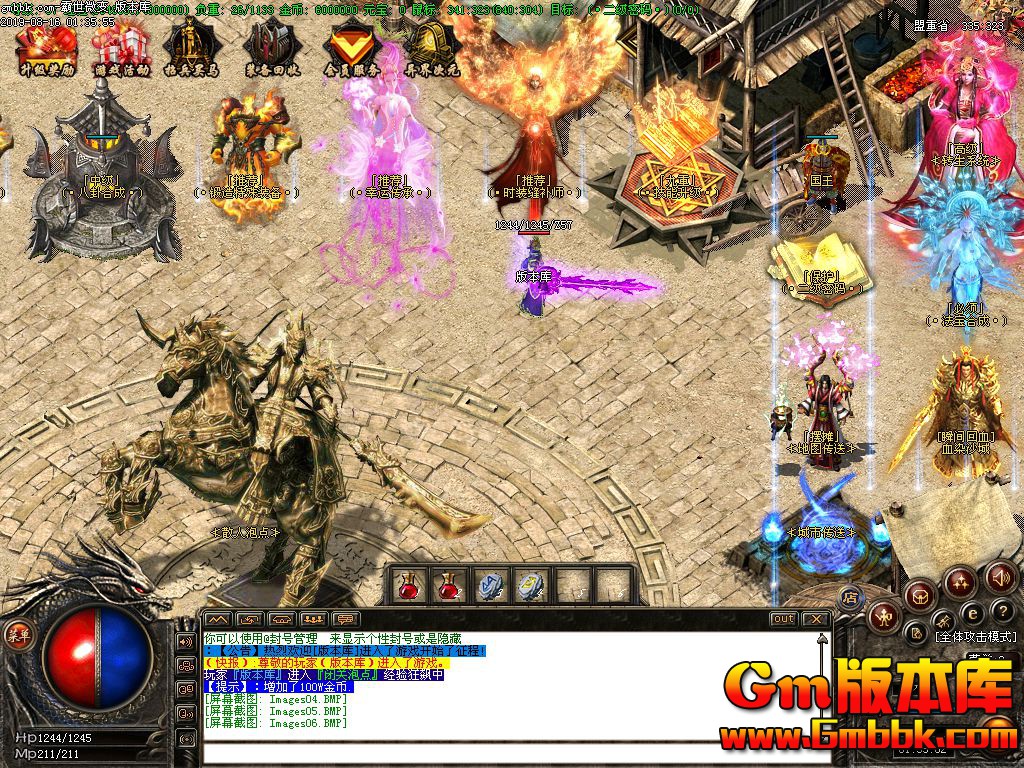Click the small round 'e' button
The width and height of the screenshot is (1024, 768).
[972, 612]
